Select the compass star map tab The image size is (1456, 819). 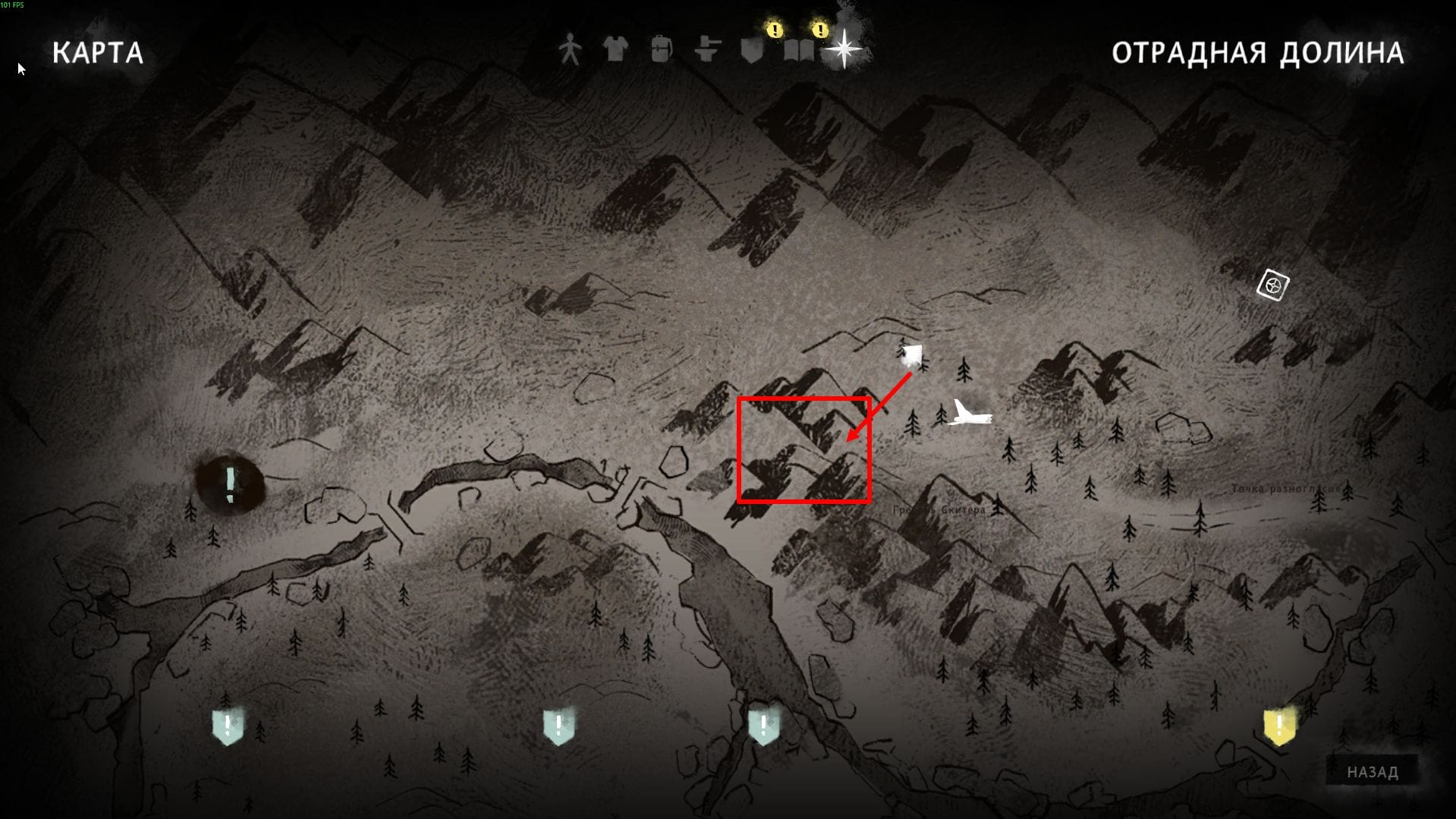[844, 49]
